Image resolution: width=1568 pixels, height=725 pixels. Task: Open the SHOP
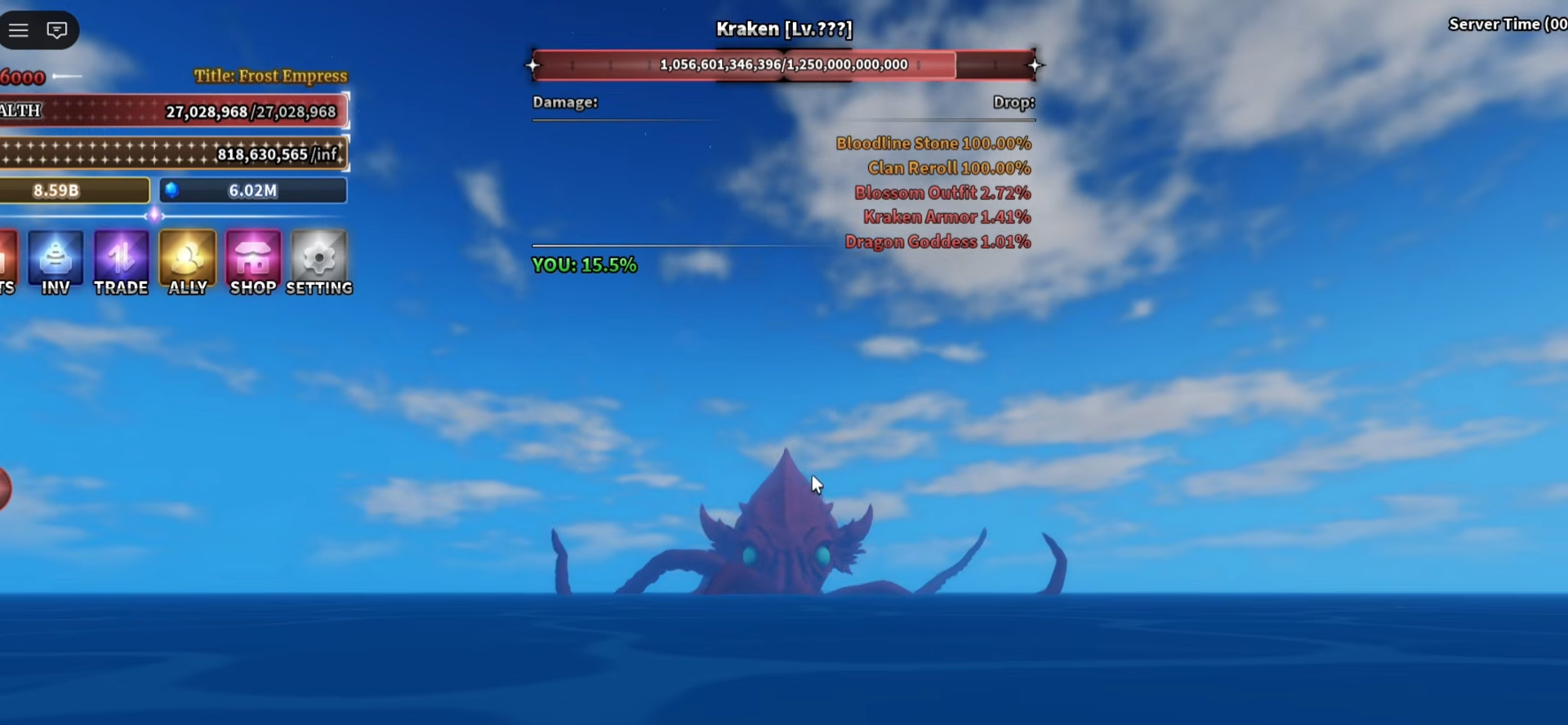253,261
